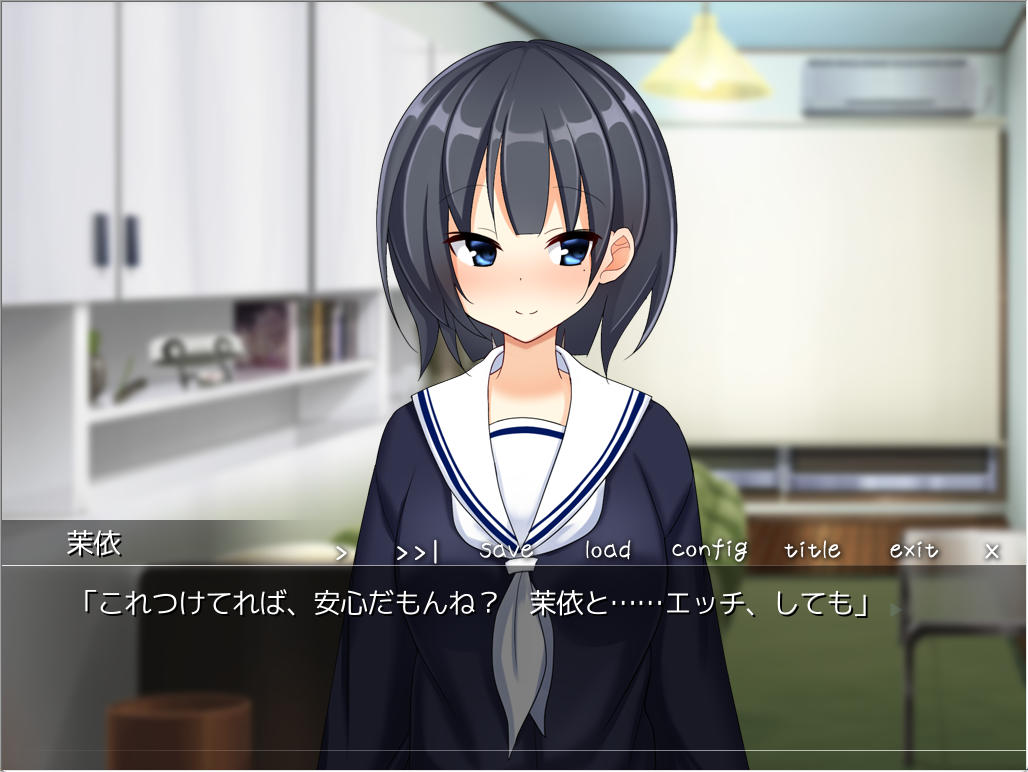Hide the message window with the x
The width and height of the screenshot is (1028, 772).
992,551
